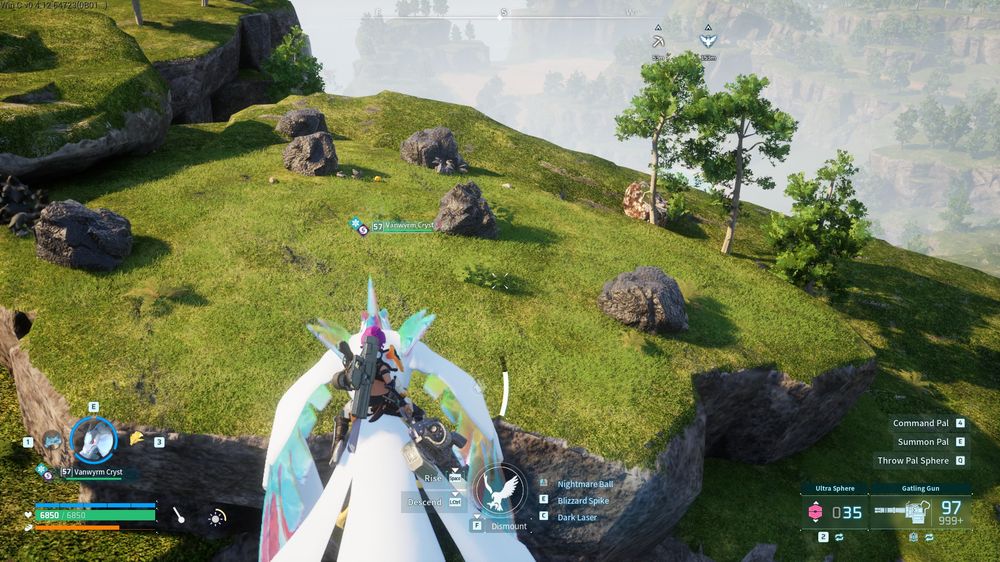Click the winged fast-travel waypoint marker

(708, 41)
